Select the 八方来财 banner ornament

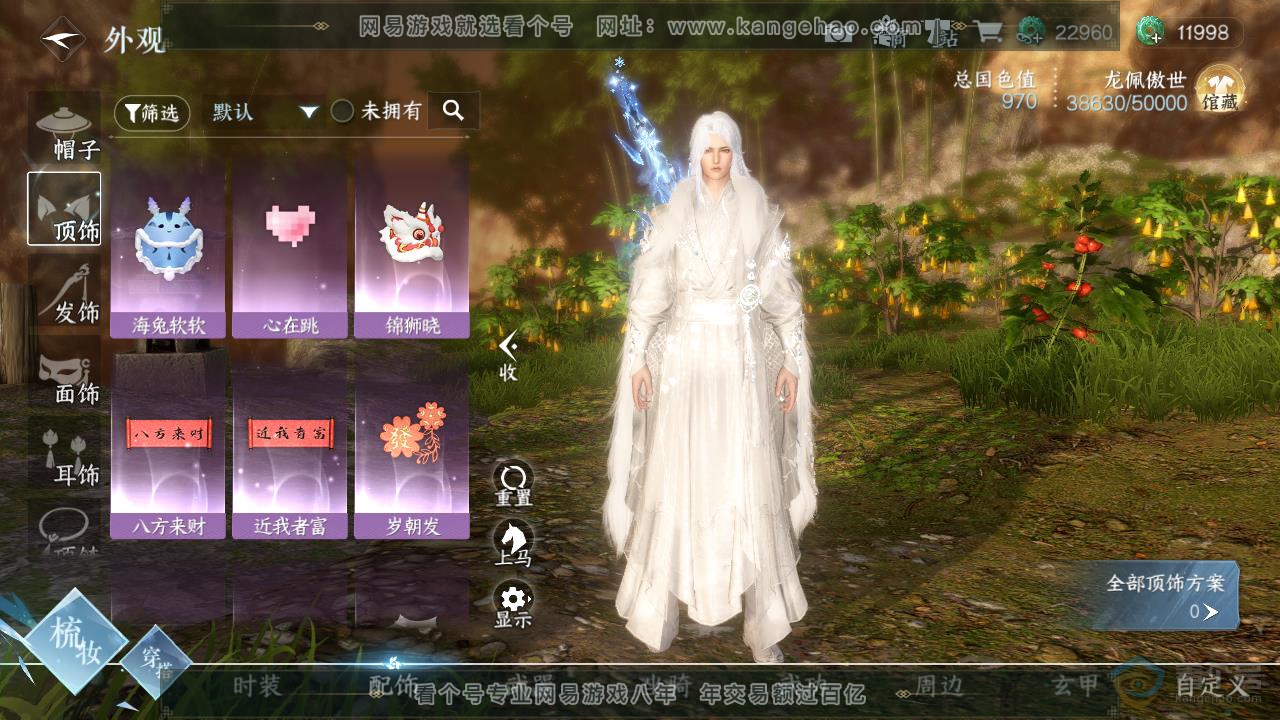[x=170, y=447]
